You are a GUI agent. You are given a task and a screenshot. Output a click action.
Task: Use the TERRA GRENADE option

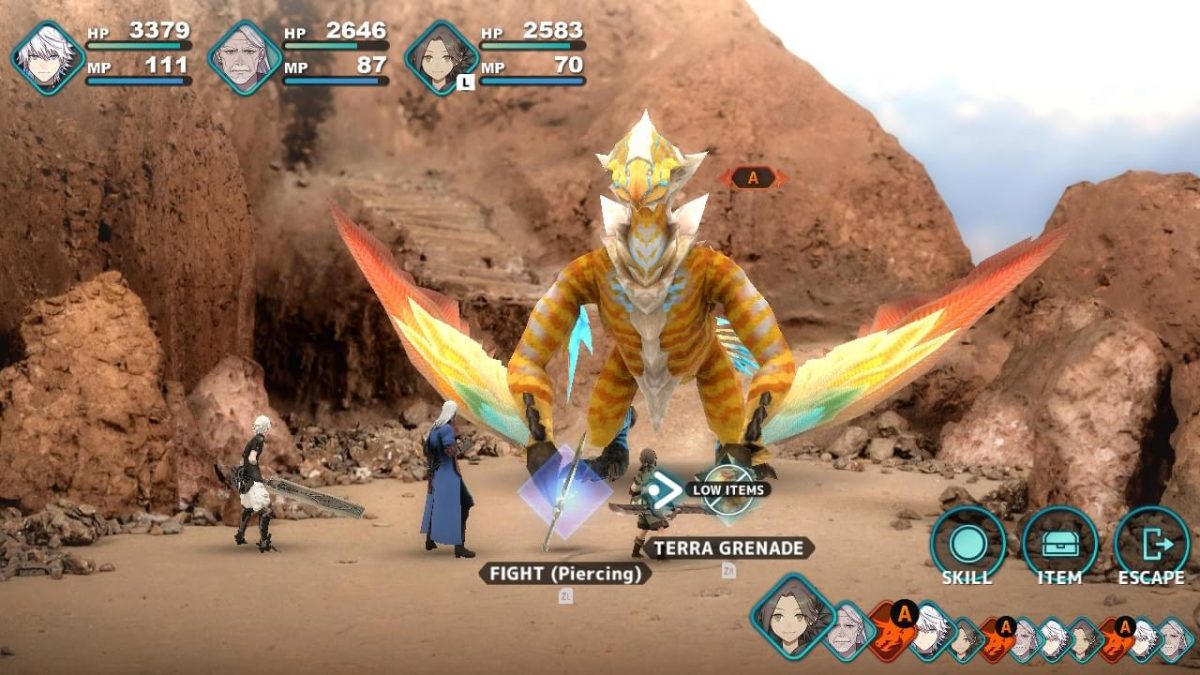click(x=728, y=548)
